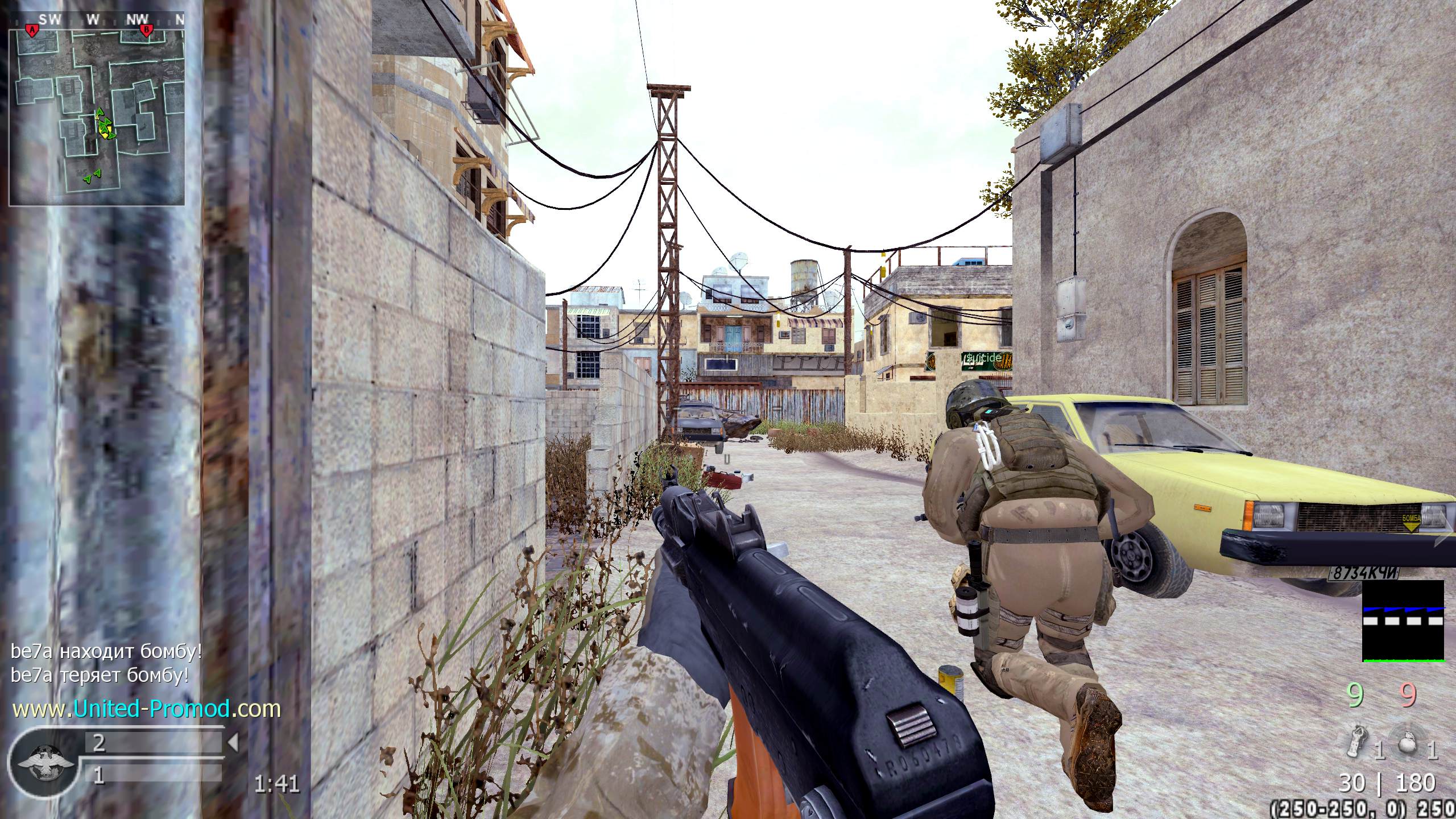Select the flash grenade icon
The width and height of the screenshot is (1456, 819).
1359,742
